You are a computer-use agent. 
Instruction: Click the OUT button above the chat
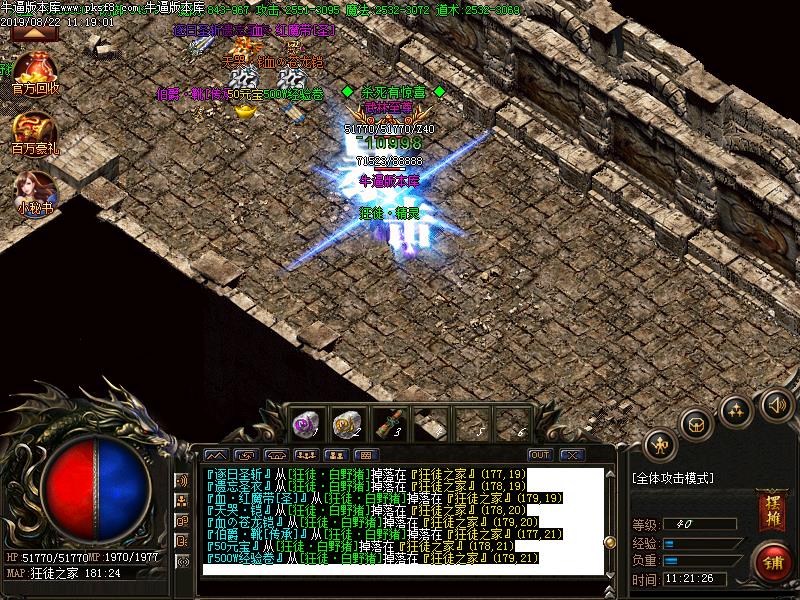pos(540,455)
